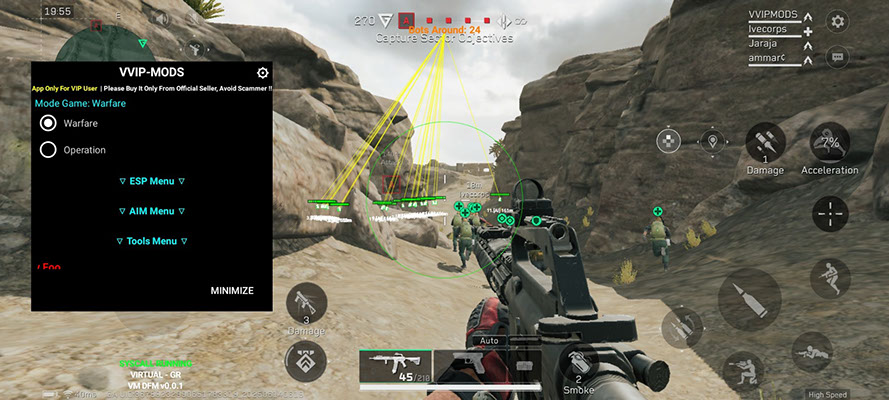This screenshot has height=400, width=889.
Task: Expand the ESP Menu section
Action: (x=152, y=181)
